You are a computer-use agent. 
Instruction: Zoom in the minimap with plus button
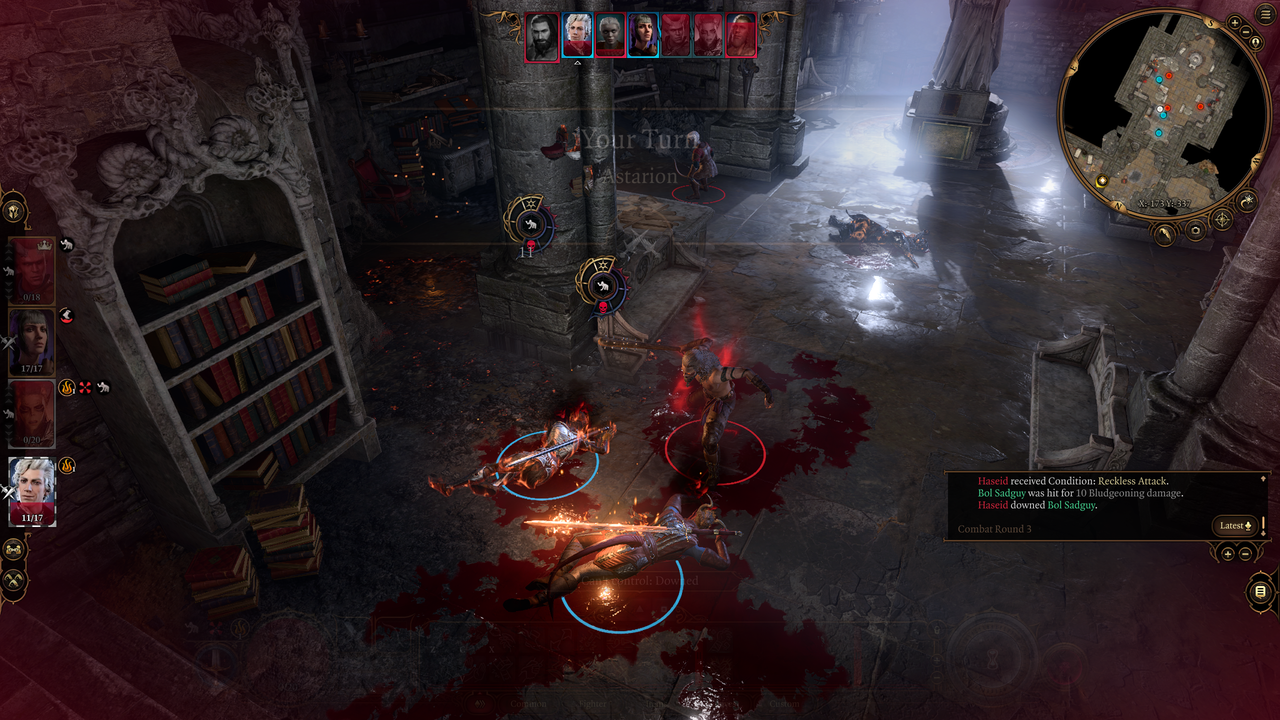coord(1235,22)
